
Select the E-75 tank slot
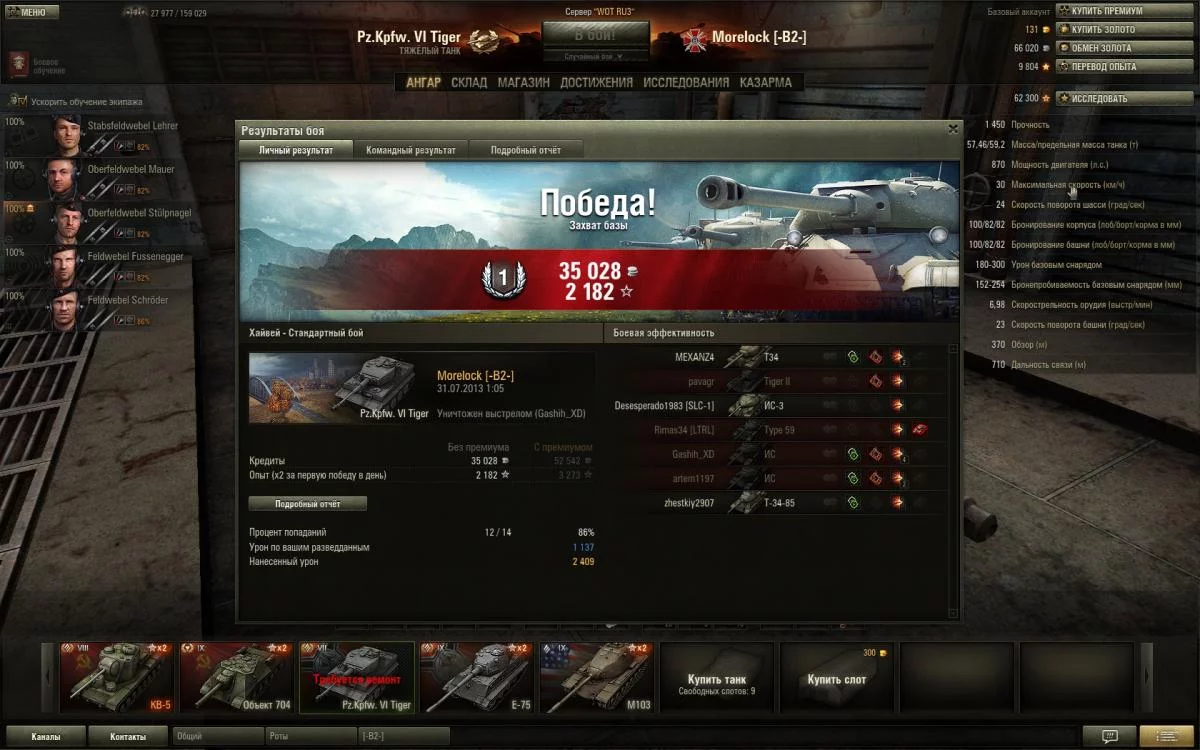coord(477,677)
